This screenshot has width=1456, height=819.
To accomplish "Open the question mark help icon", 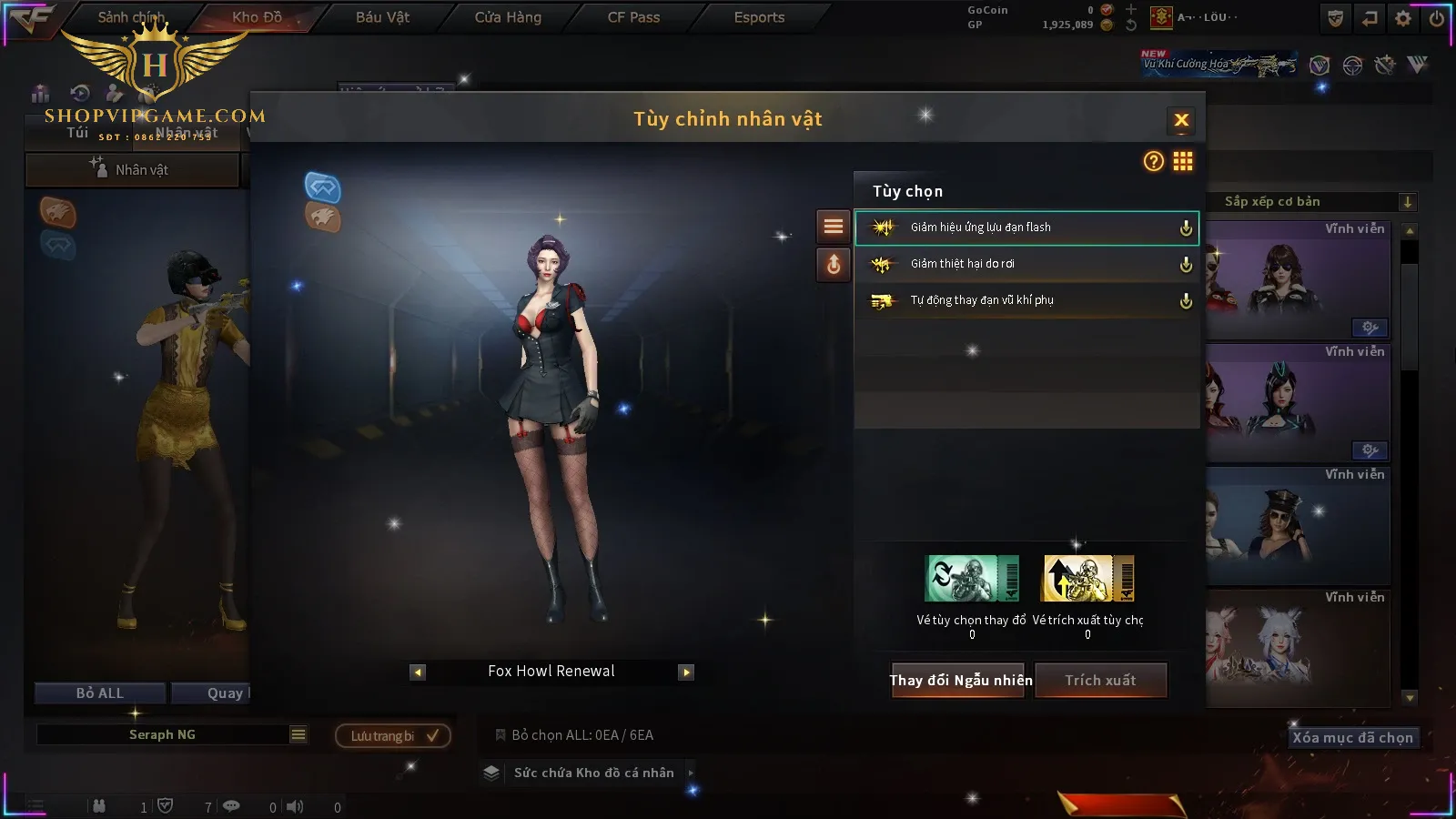I will tap(1153, 162).
